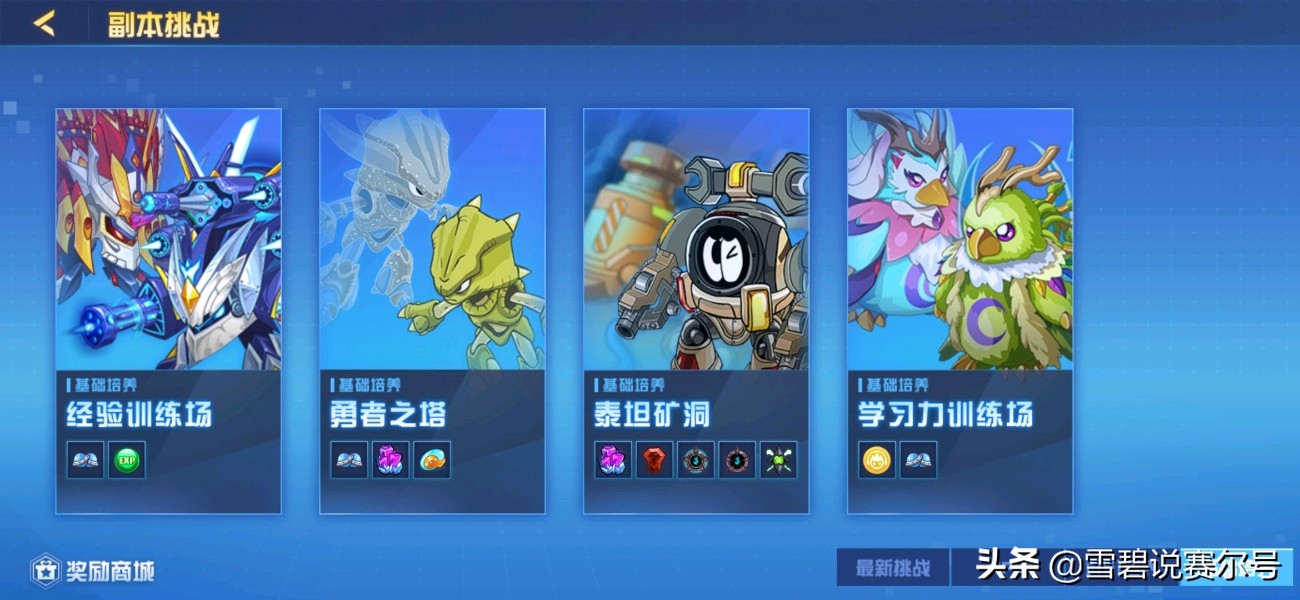Image resolution: width=1300 pixels, height=600 pixels.
Task: Switch to the 最新挑战 tab
Action: click(x=892, y=568)
